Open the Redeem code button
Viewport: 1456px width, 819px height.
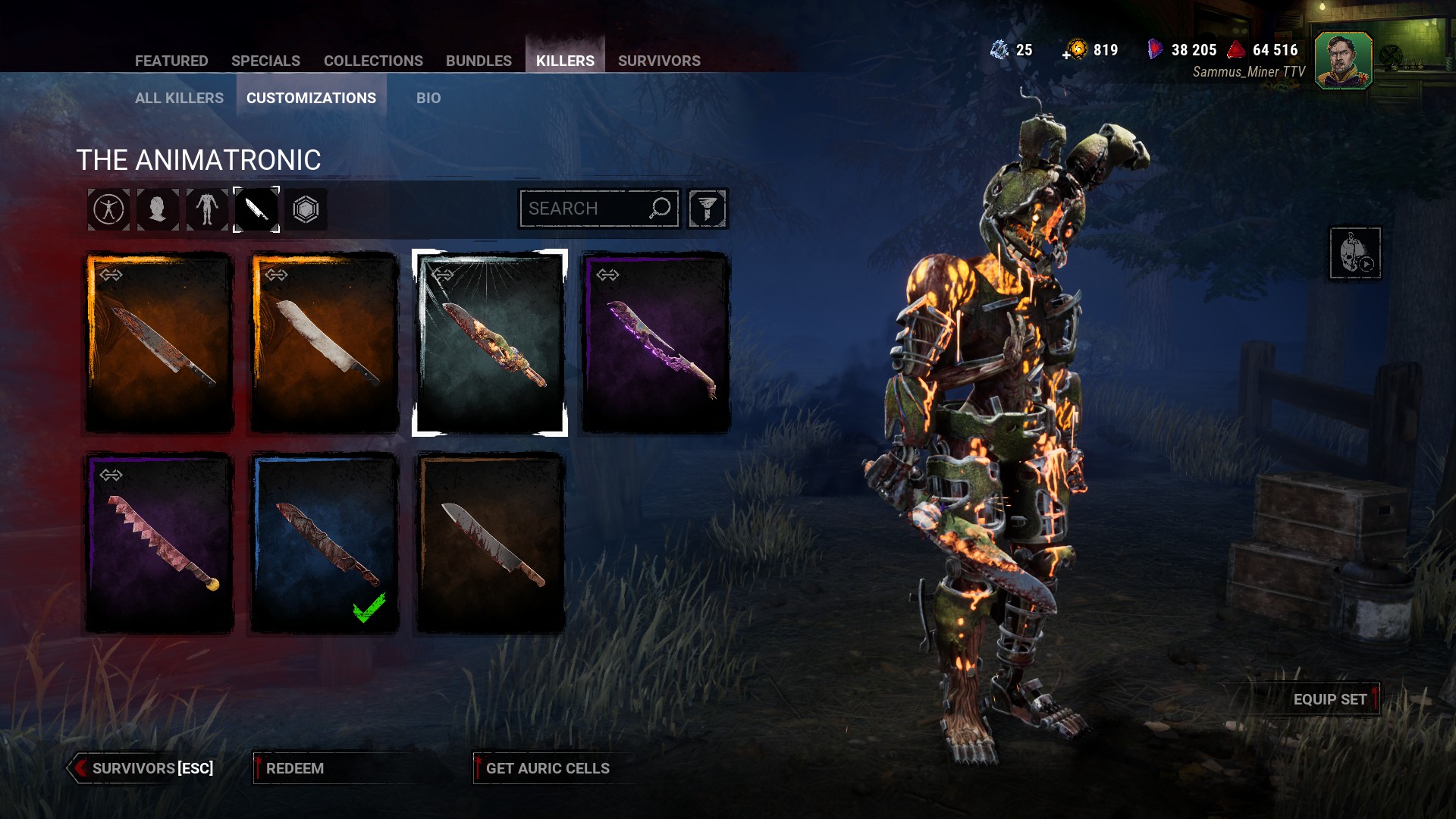point(295,768)
